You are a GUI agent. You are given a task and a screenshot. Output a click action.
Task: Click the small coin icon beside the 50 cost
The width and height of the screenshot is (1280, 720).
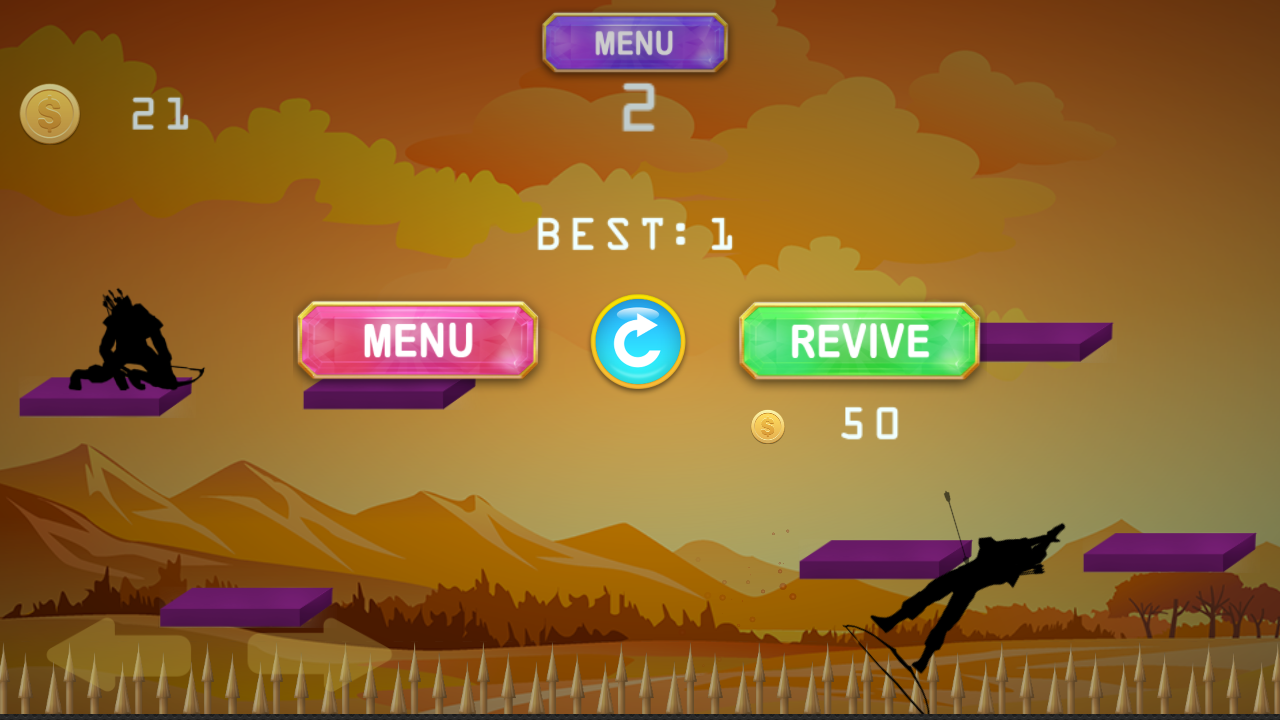(767, 427)
